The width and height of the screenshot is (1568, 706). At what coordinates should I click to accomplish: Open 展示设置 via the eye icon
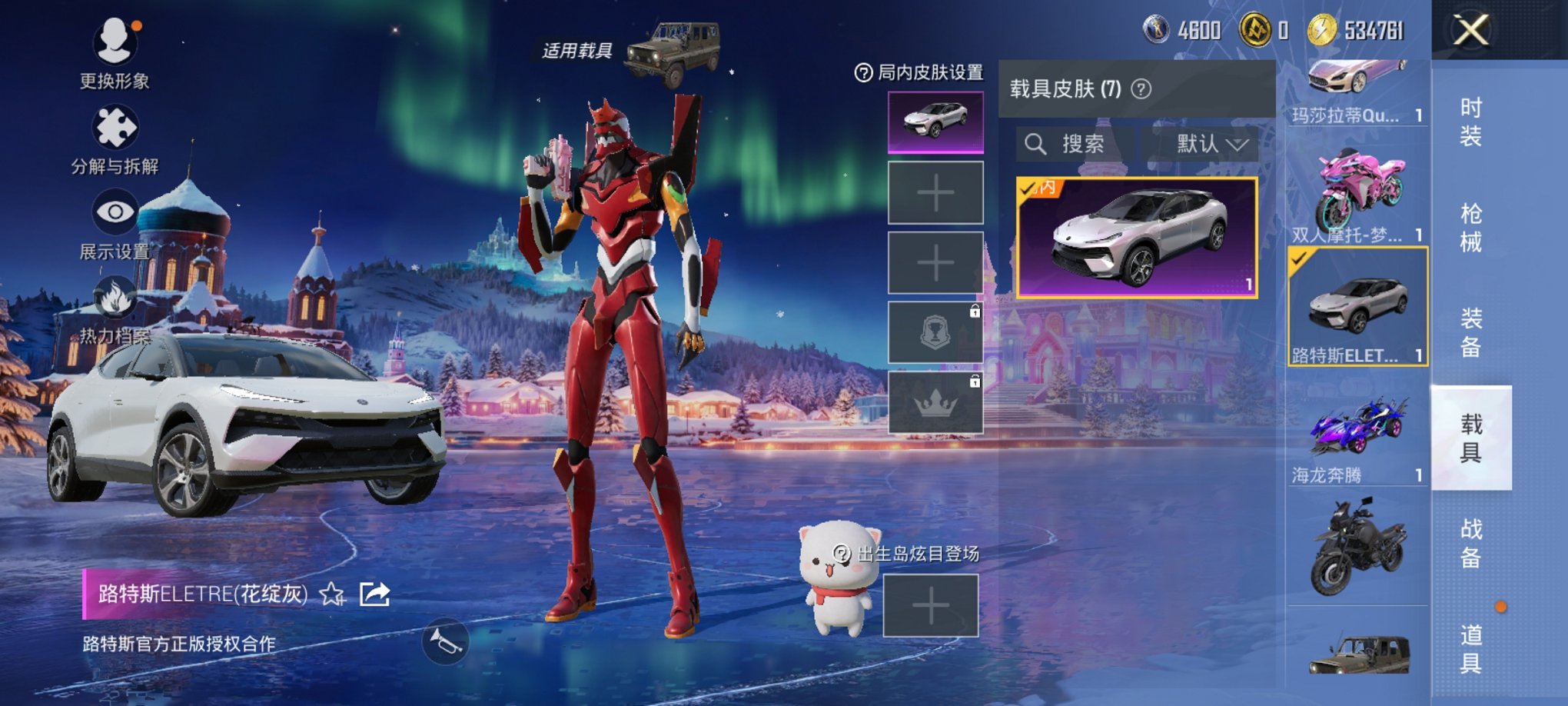(115, 209)
